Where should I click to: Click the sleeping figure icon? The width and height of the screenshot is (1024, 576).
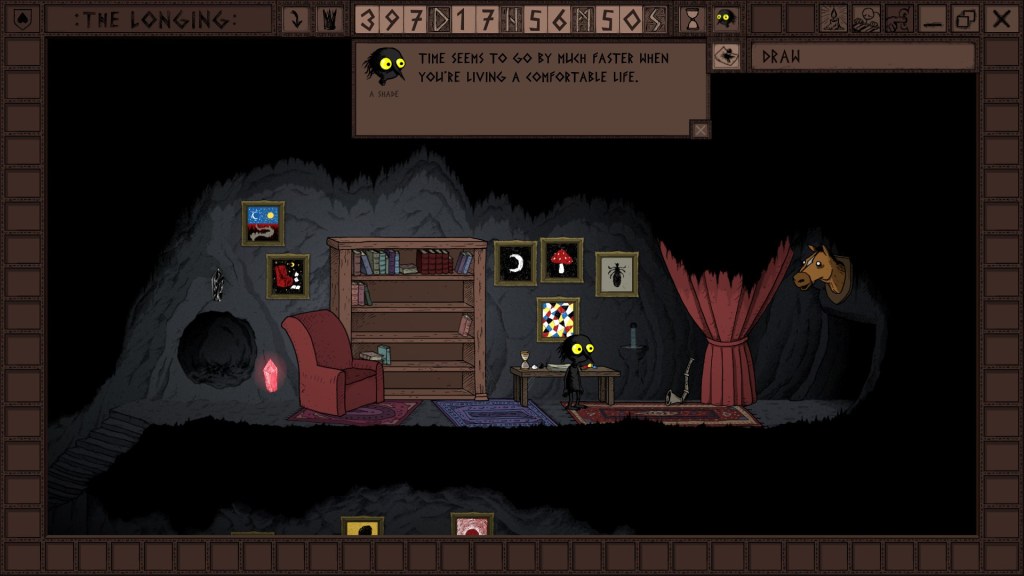click(866, 19)
